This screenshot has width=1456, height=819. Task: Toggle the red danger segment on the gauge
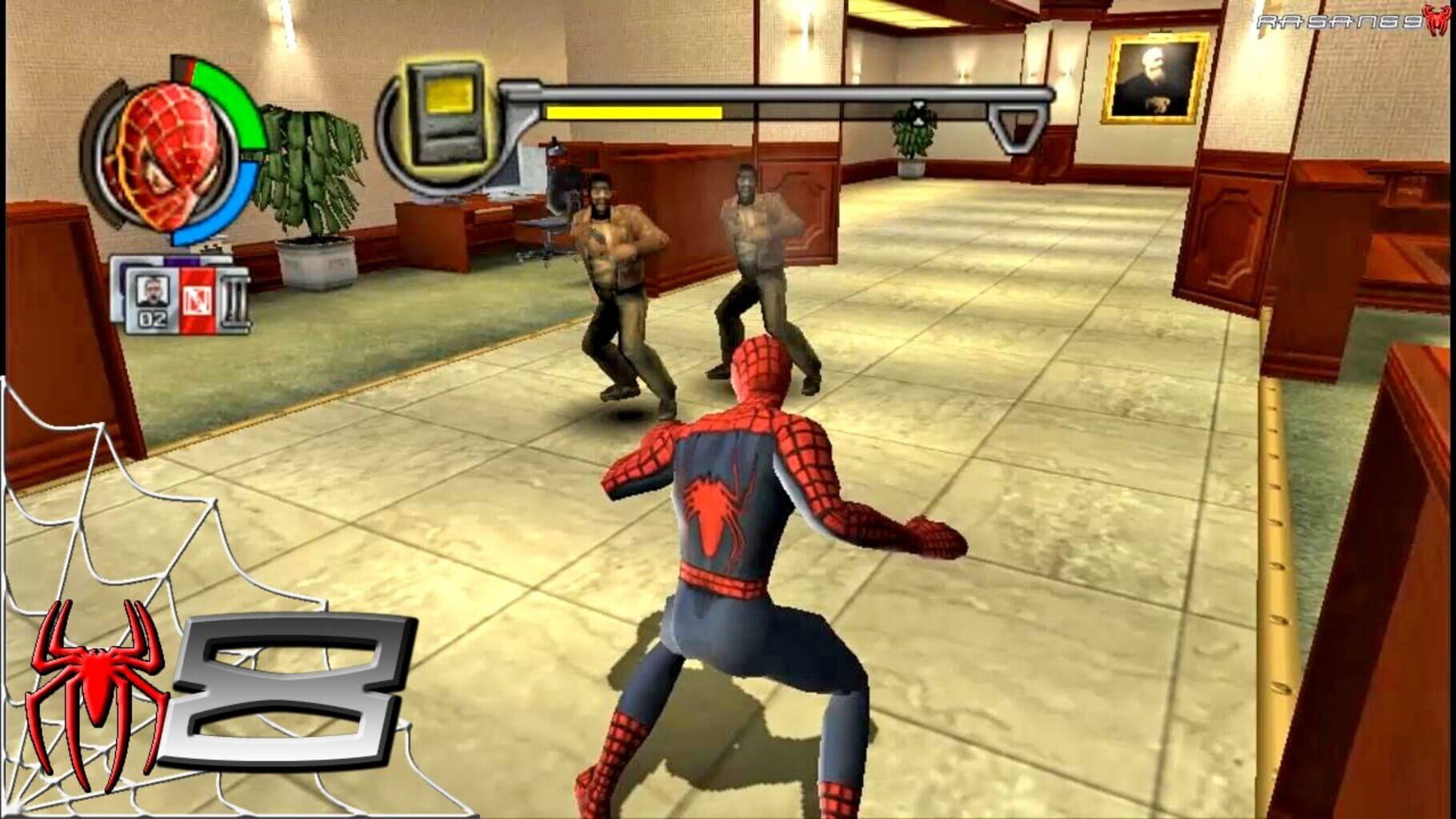tap(190, 68)
